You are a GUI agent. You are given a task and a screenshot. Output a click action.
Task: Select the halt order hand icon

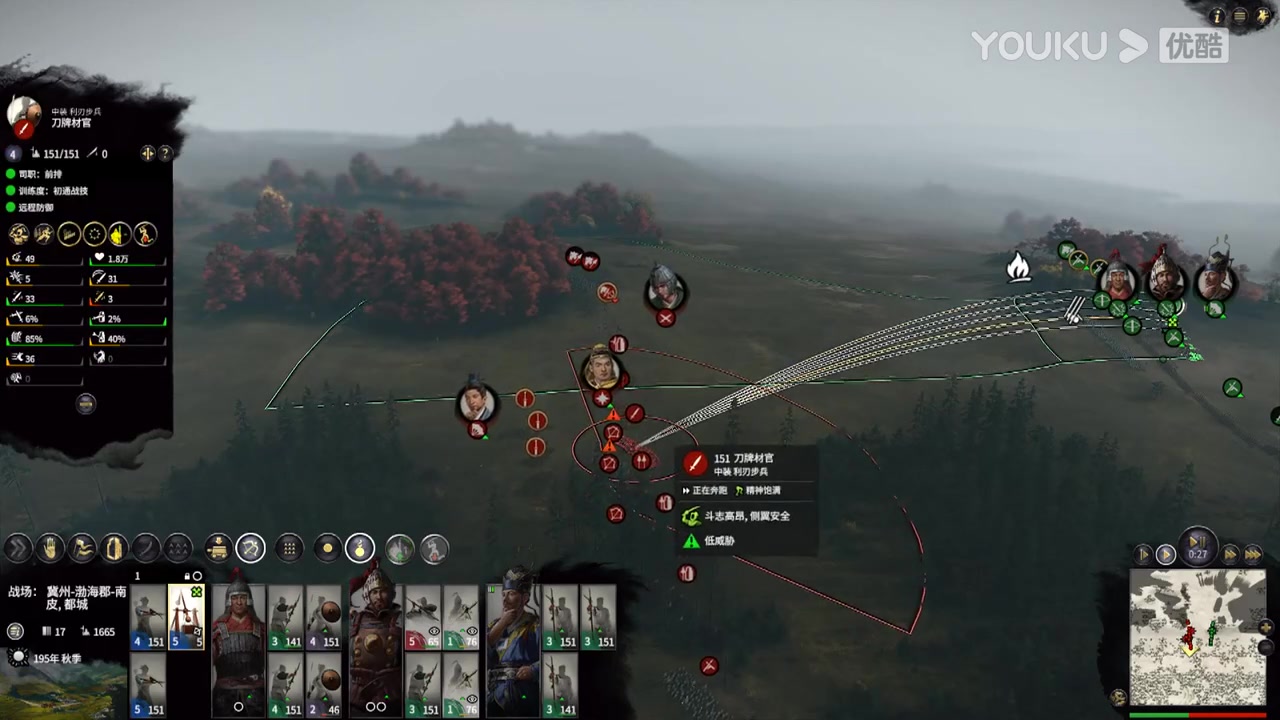point(50,547)
